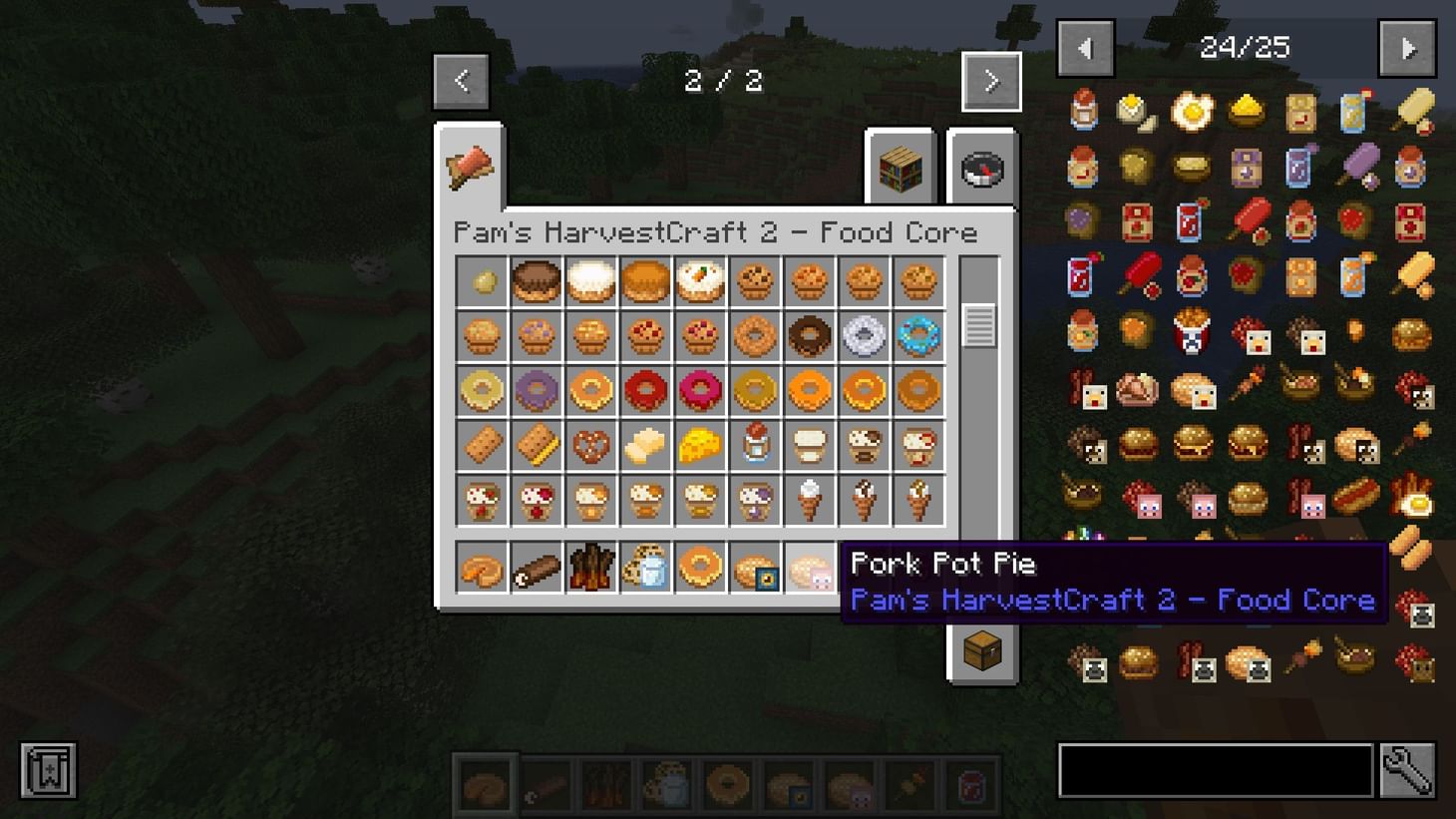
Task: Switch to the bookshelf recipe tab
Action: (x=900, y=170)
